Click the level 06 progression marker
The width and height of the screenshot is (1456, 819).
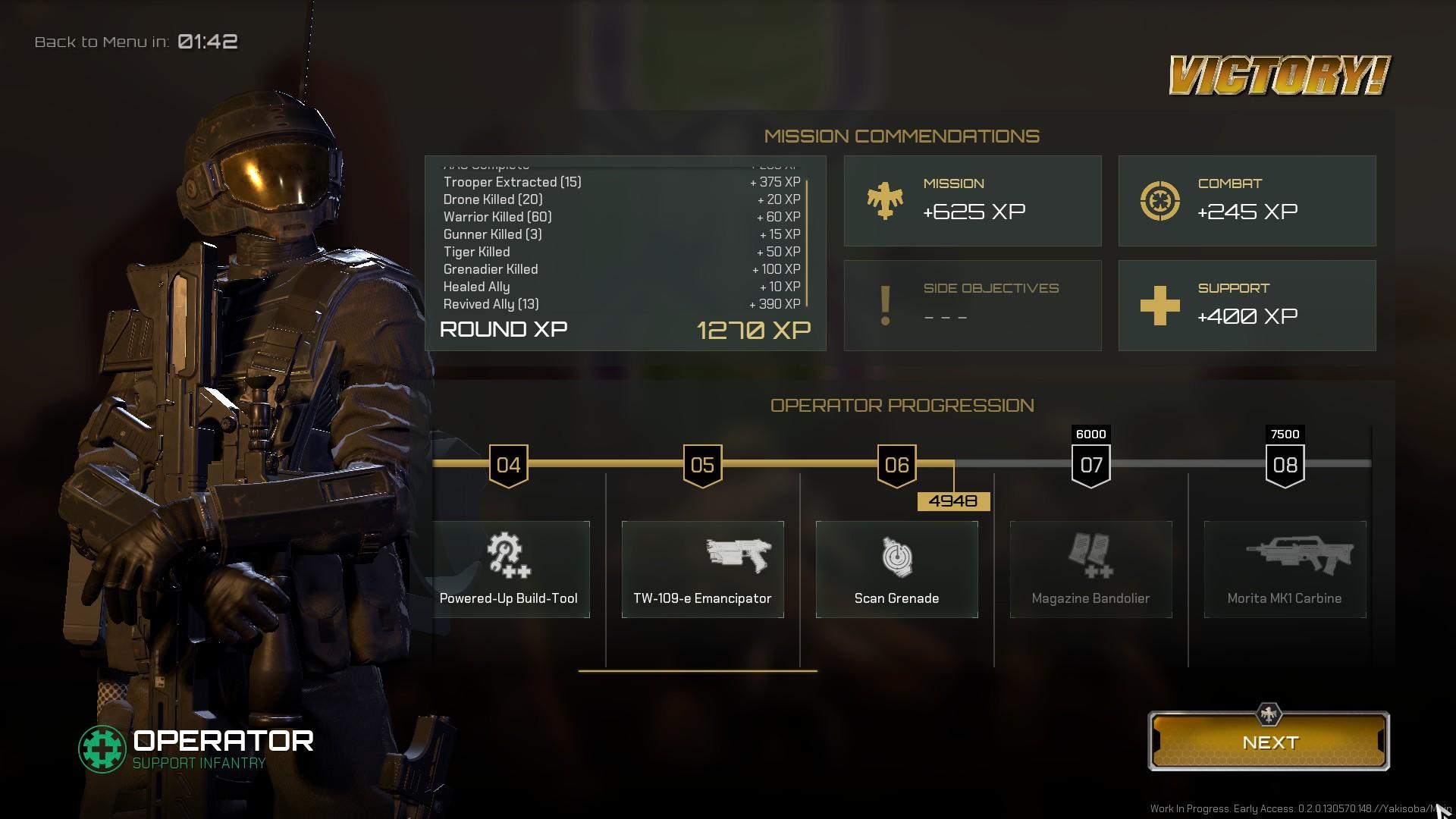[896, 465]
